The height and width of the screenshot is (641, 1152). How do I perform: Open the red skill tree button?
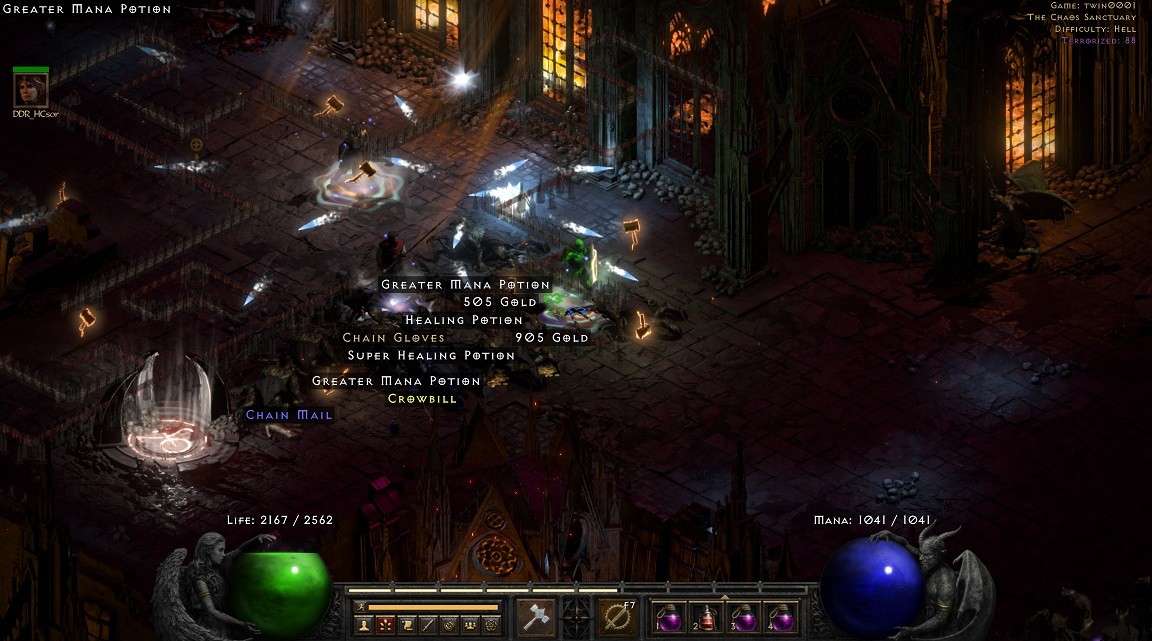pos(385,624)
